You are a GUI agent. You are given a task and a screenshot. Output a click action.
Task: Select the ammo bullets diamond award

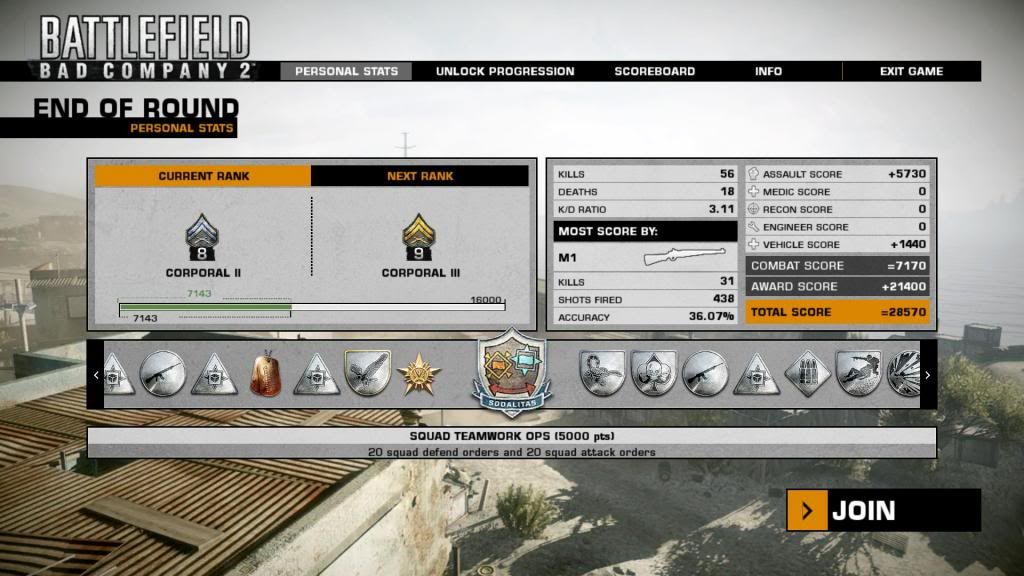point(806,374)
